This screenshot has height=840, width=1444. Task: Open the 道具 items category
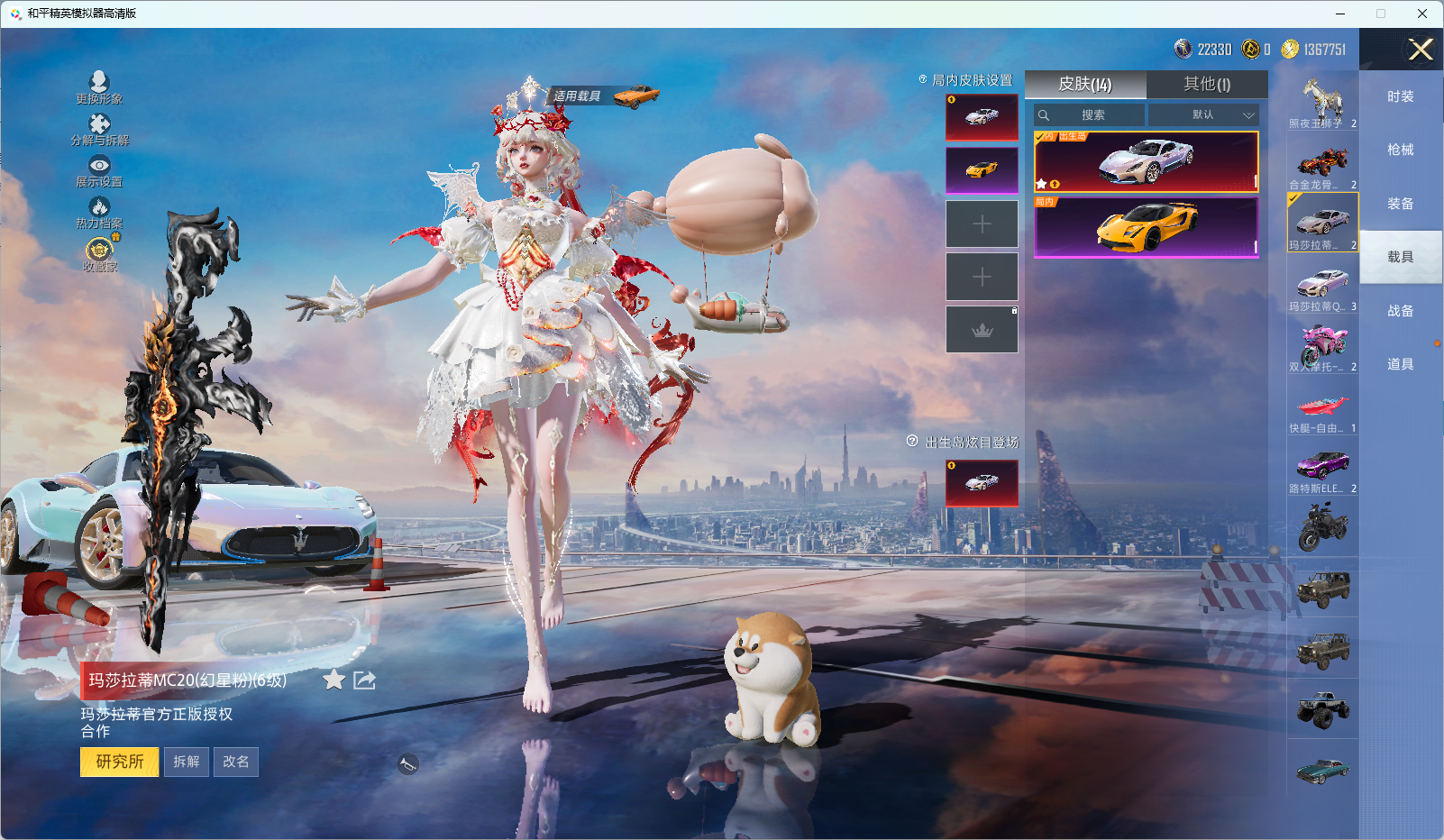point(1401,364)
